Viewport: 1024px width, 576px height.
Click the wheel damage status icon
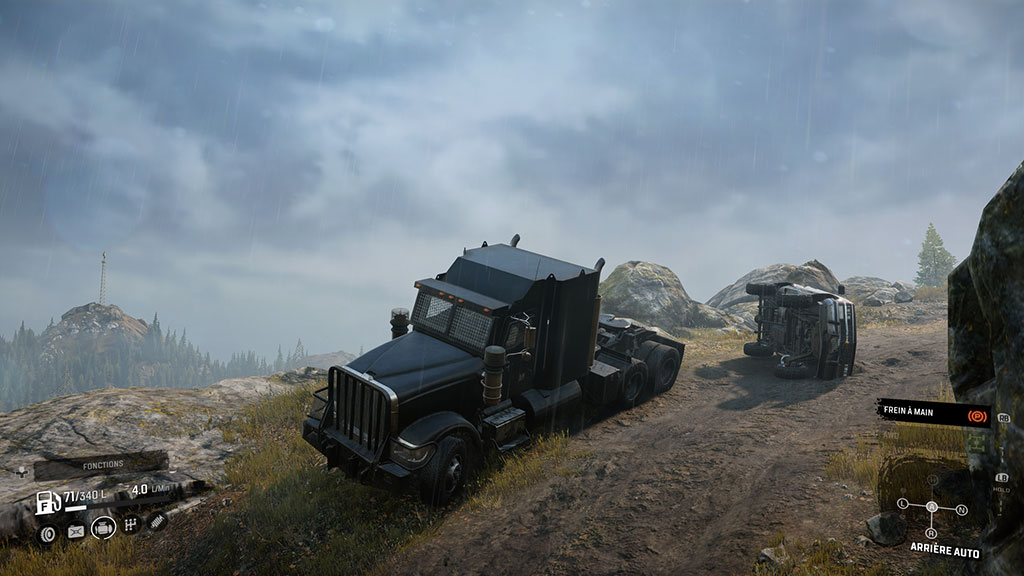[x=47, y=533]
